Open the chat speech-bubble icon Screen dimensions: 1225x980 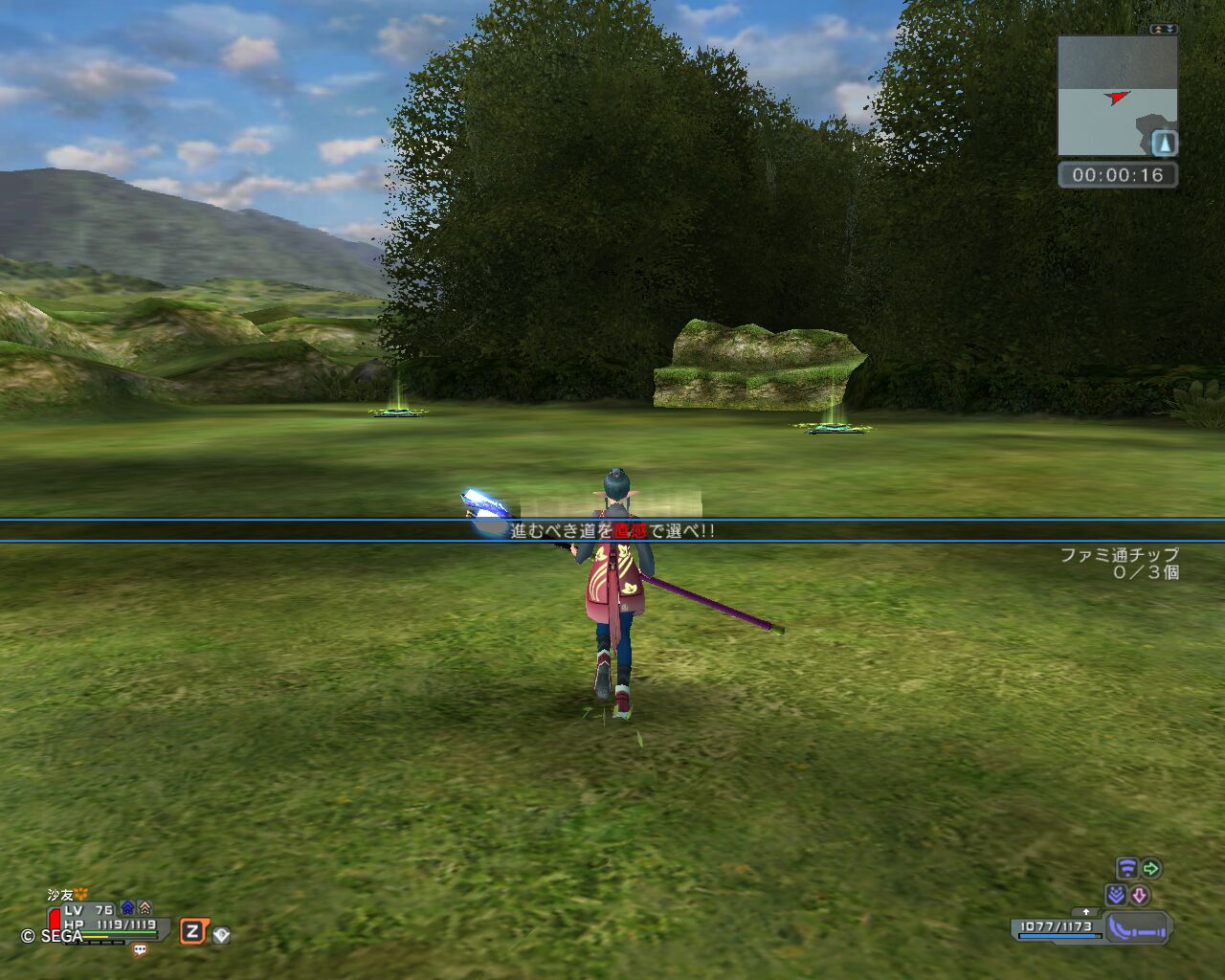(140, 950)
